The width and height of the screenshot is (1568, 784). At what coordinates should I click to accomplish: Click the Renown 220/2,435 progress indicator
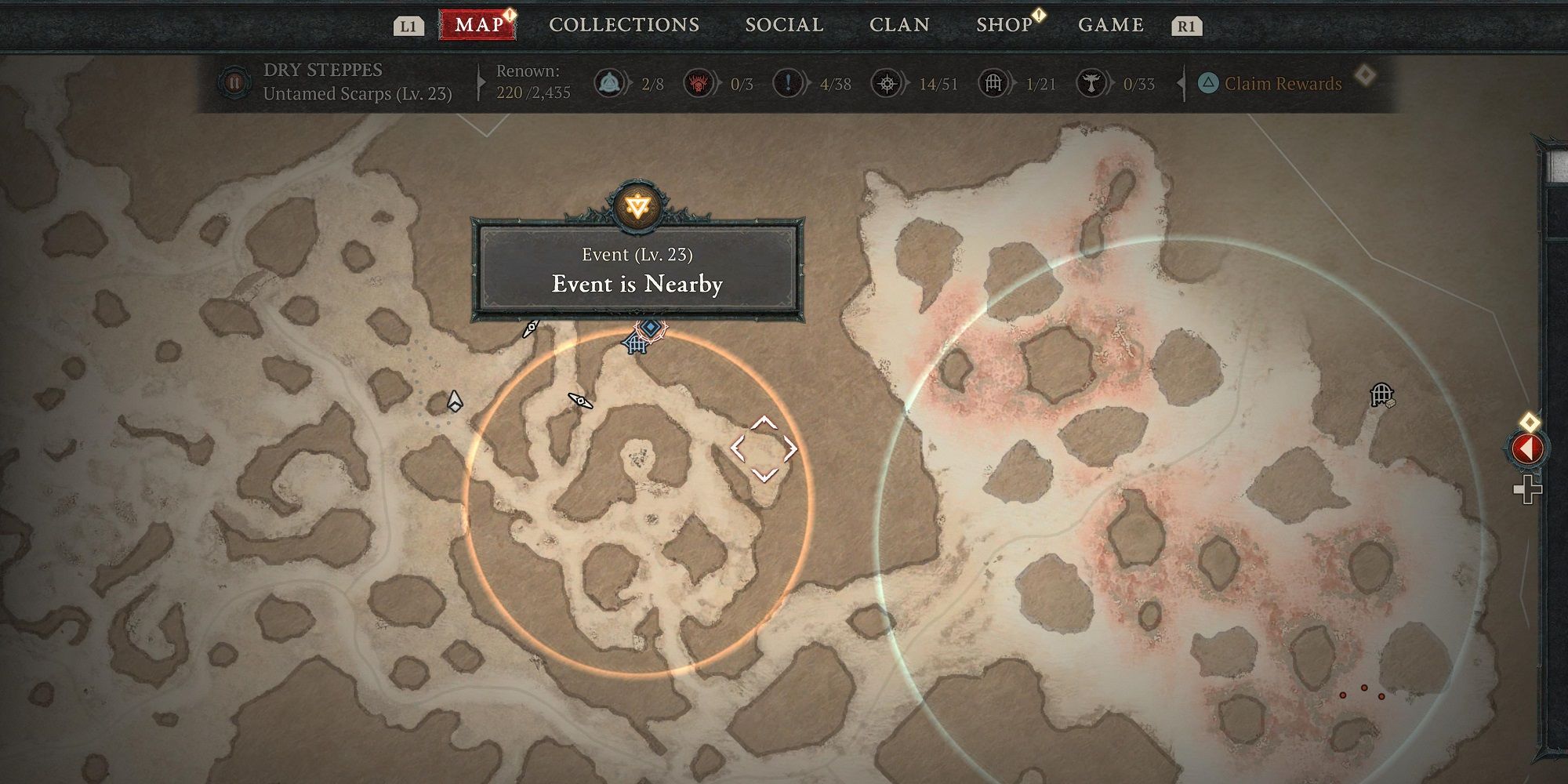pyautogui.click(x=530, y=82)
